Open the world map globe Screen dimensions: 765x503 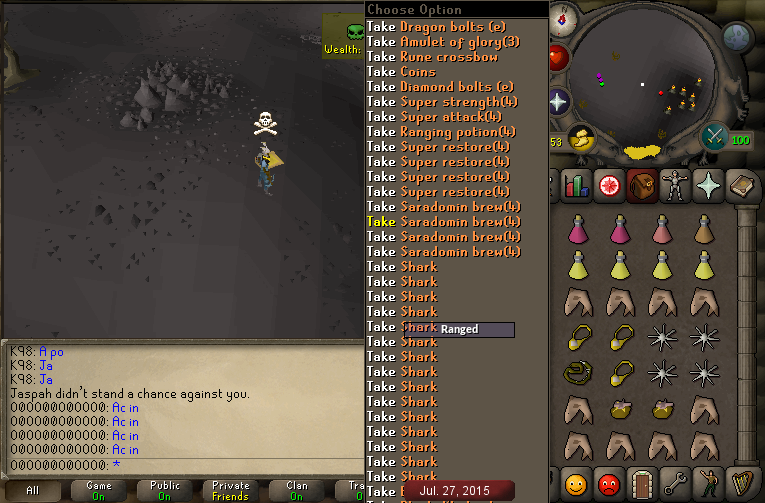click(x=737, y=38)
